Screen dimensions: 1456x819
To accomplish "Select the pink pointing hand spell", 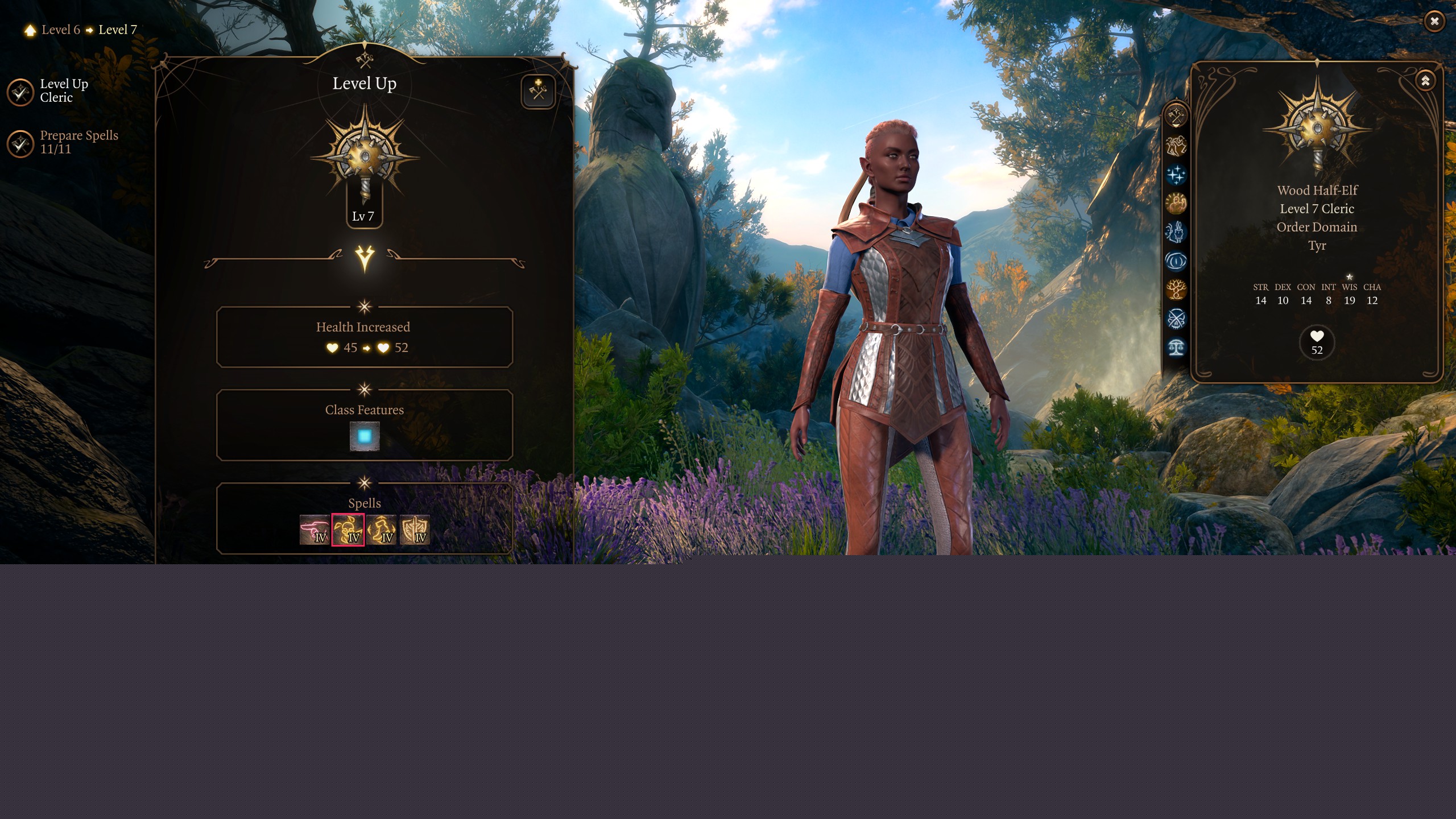I will (x=315, y=530).
